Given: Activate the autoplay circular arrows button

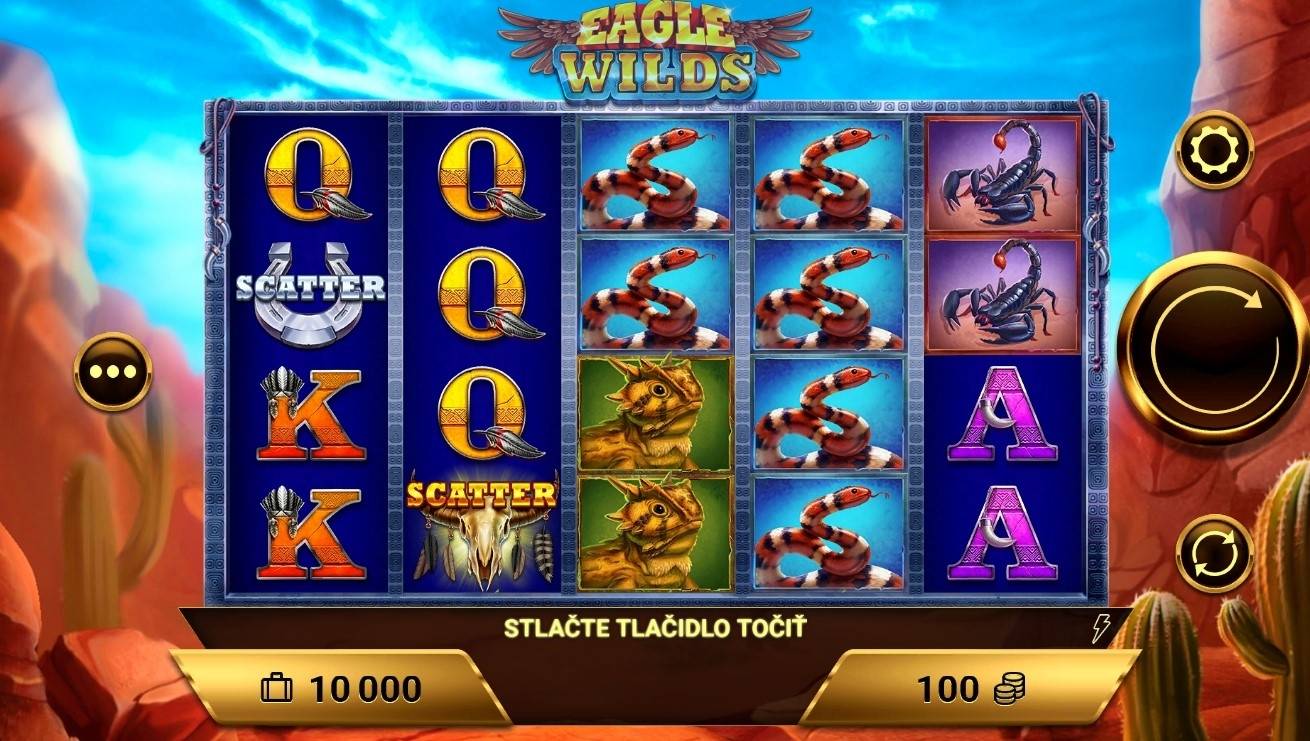Looking at the screenshot, I should (1214, 553).
